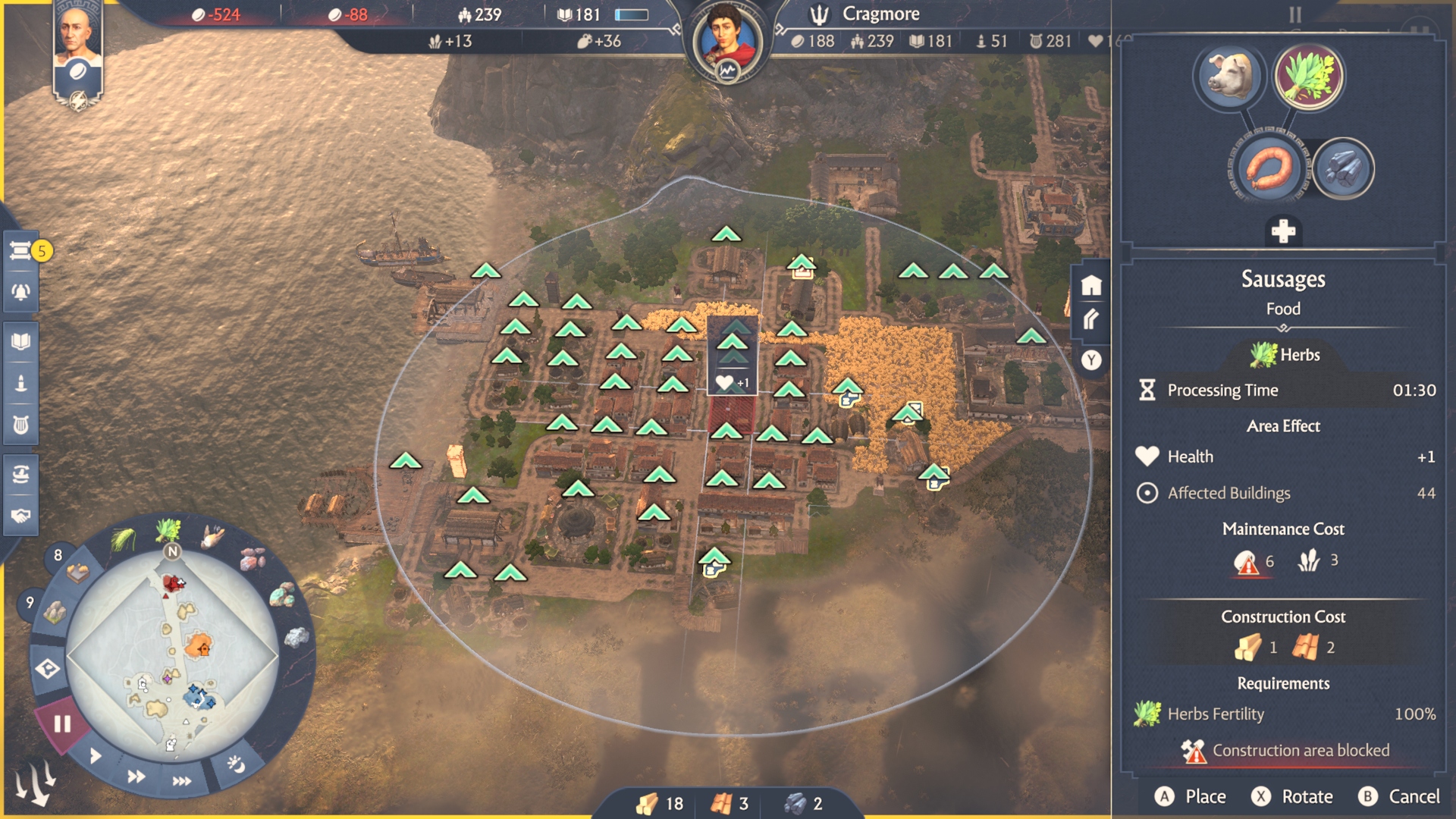Viewport: 1456px width, 819px height.
Task: Expand the wood overlay badge labeled 8
Action: [x=58, y=554]
